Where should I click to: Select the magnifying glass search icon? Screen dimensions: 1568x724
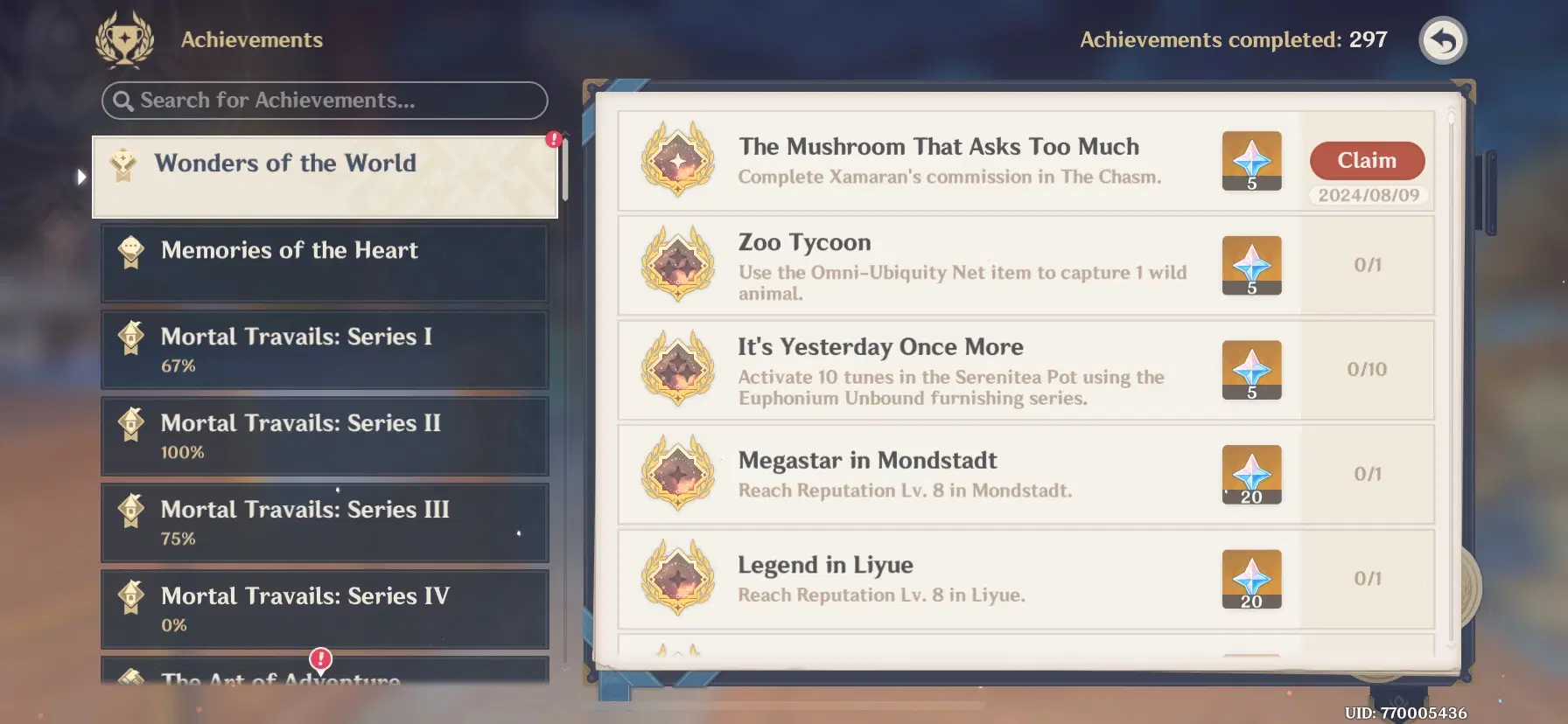pos(125,100)
